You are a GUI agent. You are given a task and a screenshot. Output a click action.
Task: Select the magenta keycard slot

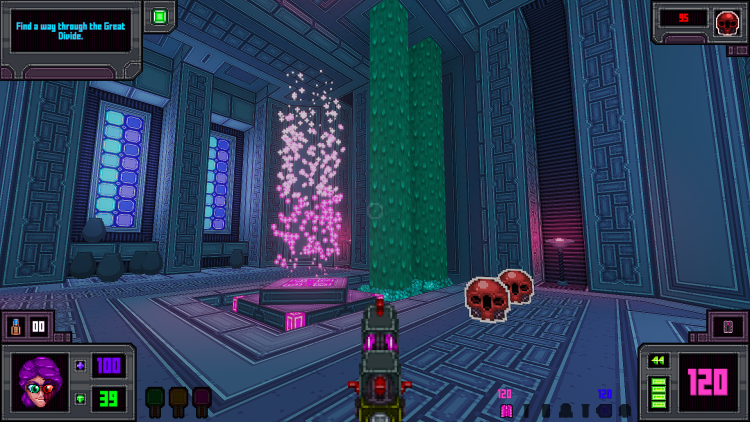click(201, 398)
